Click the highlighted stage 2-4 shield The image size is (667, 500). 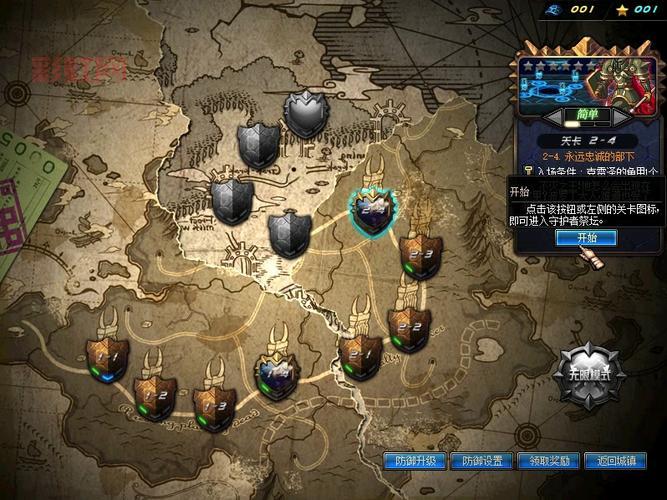pos(372,211)
